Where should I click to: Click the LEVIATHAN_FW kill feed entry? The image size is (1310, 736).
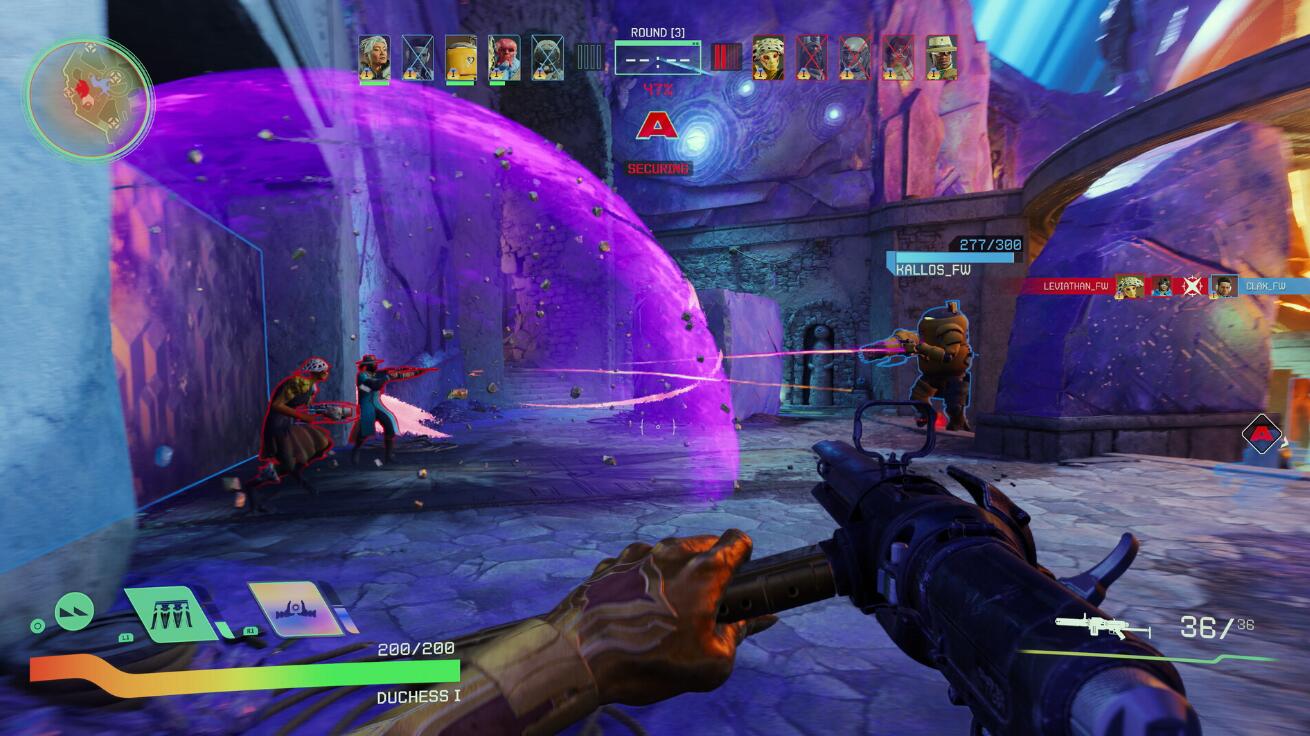pyautogui.click(x=1076, y=286)
